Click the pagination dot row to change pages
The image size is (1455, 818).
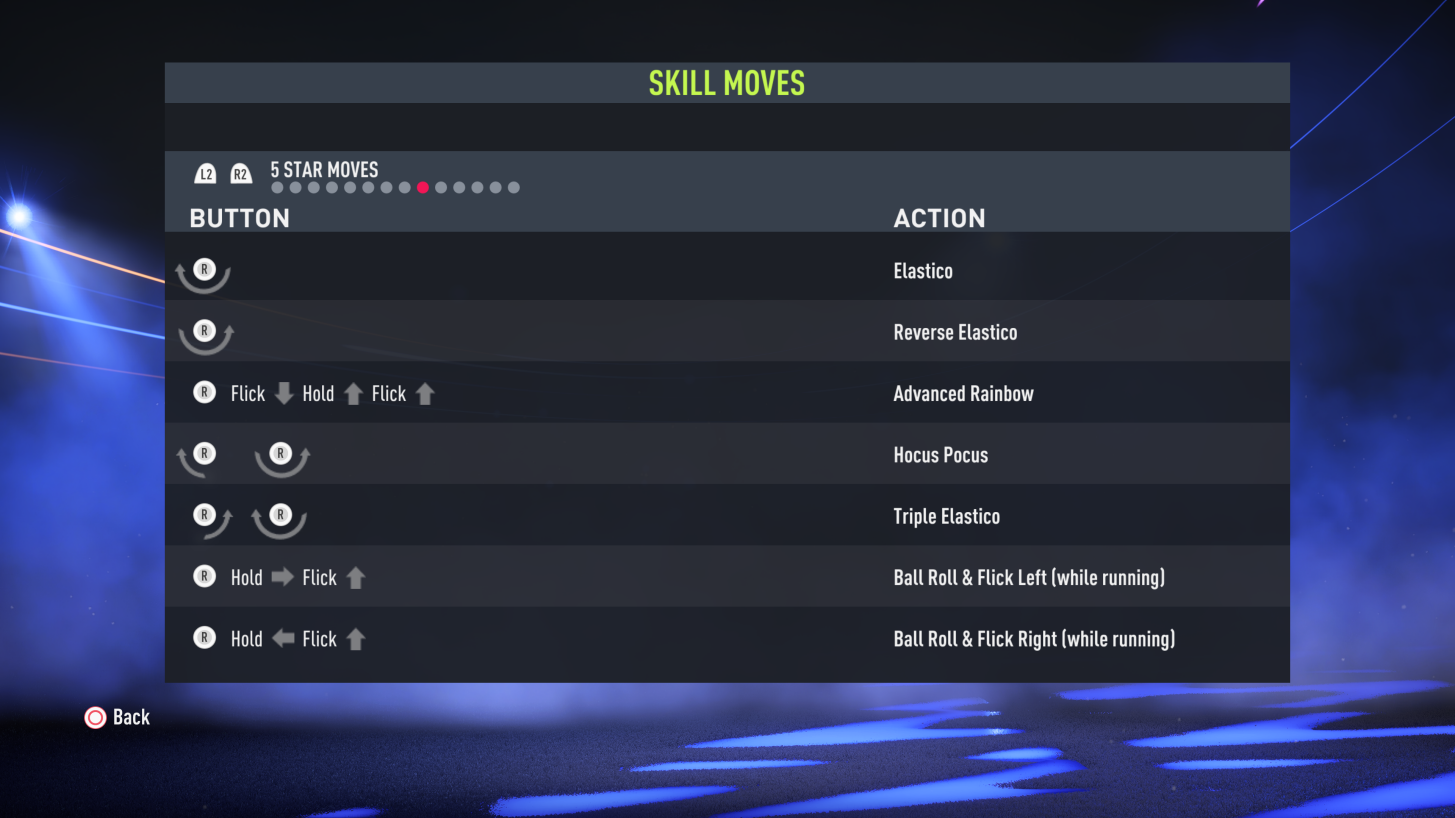395,187
